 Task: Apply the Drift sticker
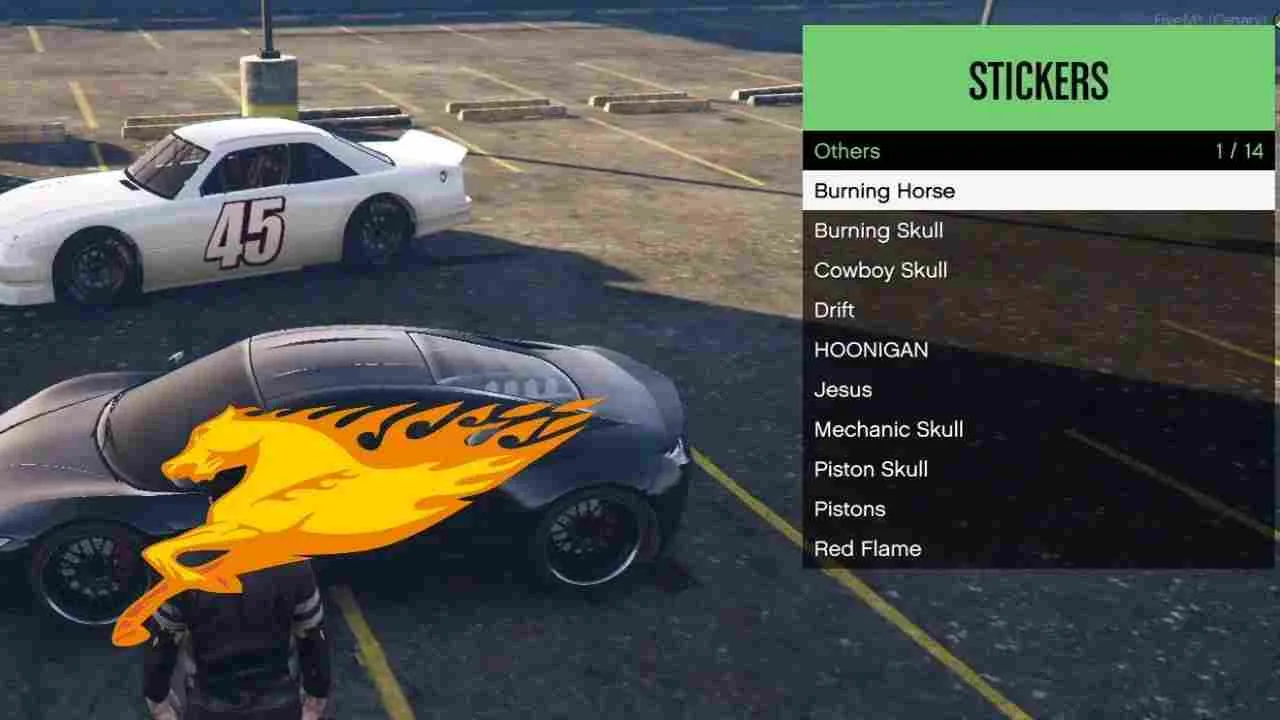pyautogui.click(x=834, y=310)
